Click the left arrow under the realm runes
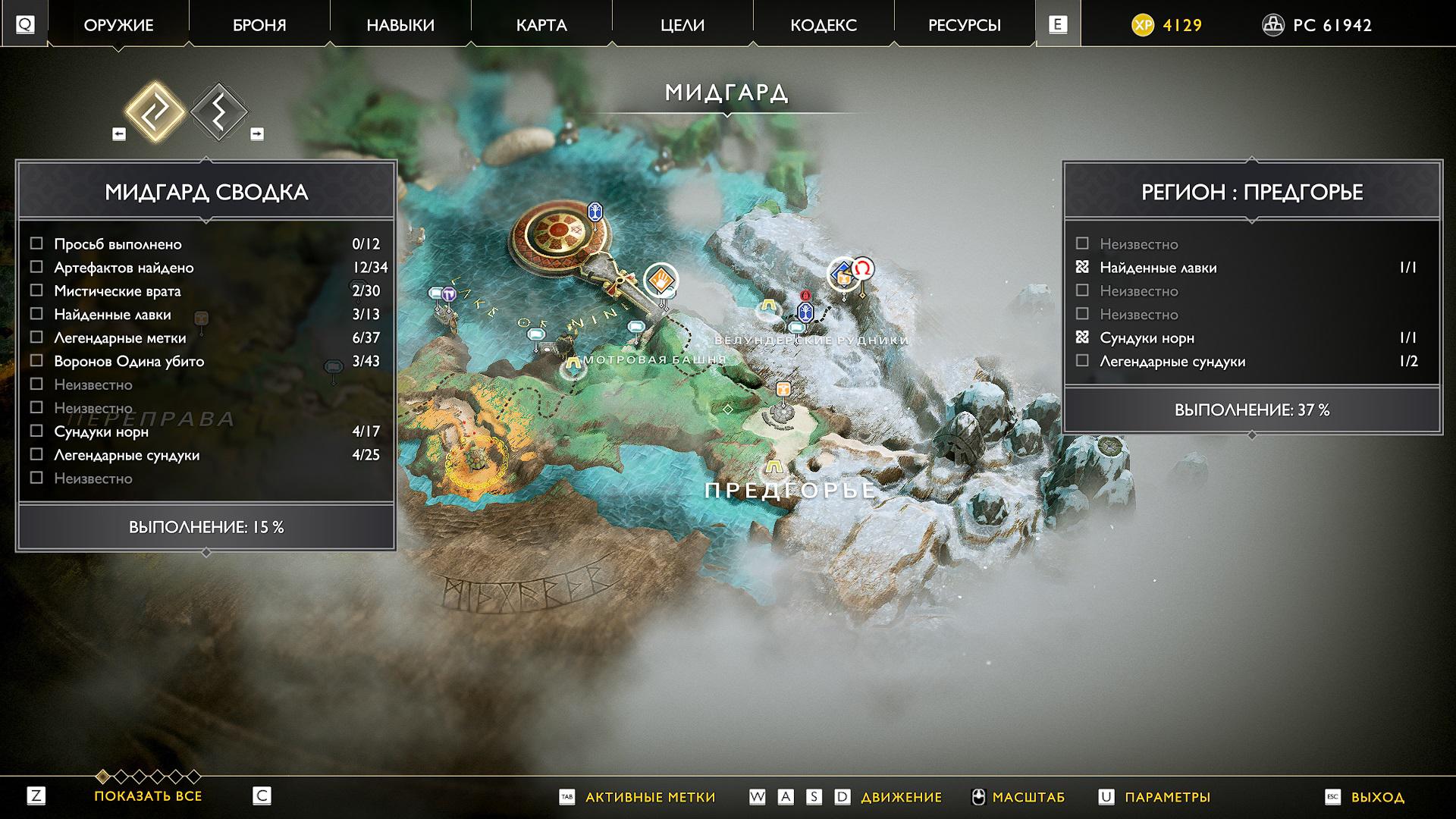The width and height of the screenshot is (1456, 819). [x=119, y=134]
